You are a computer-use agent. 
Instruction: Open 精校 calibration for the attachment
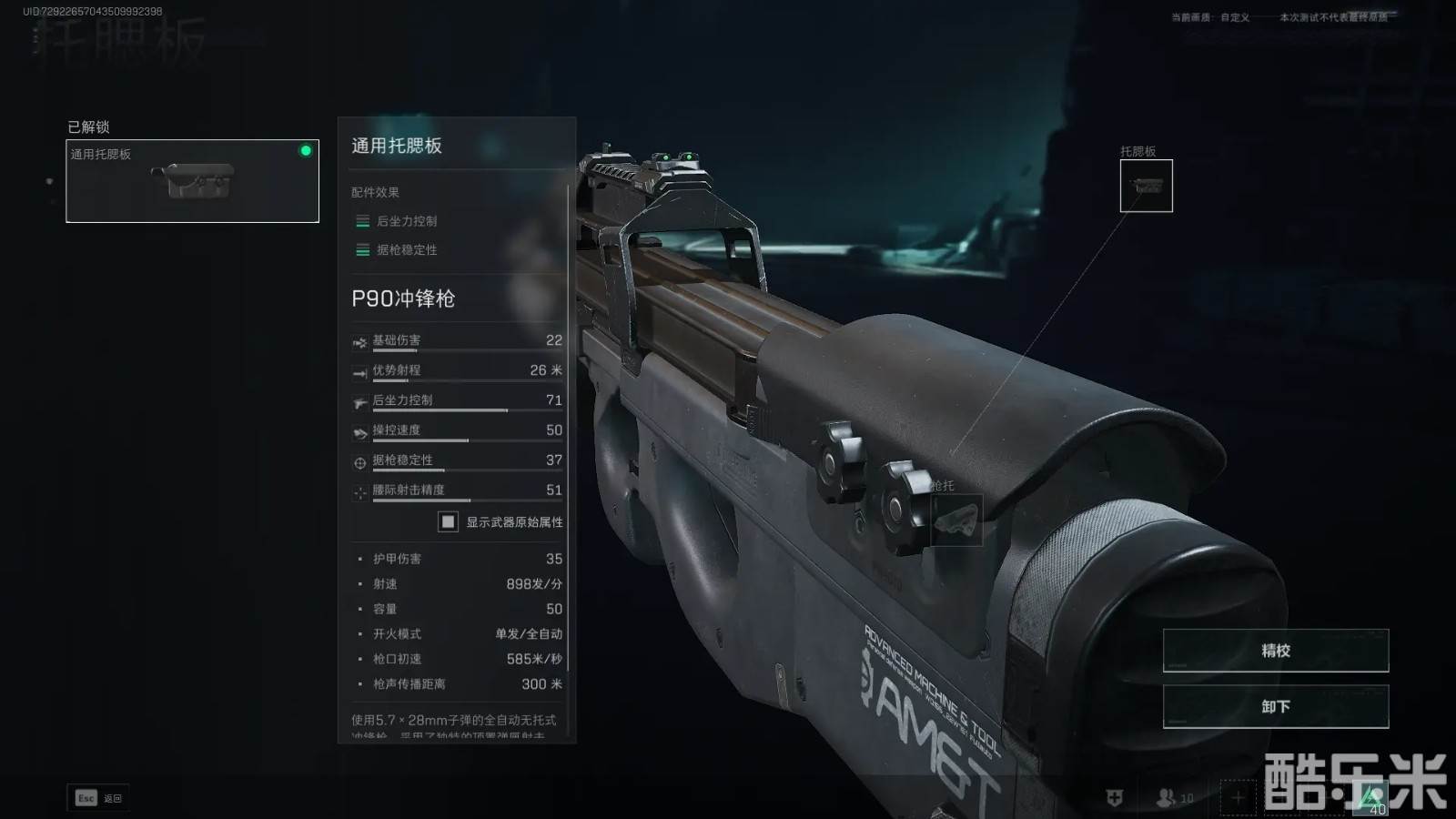coord(1275,650)
